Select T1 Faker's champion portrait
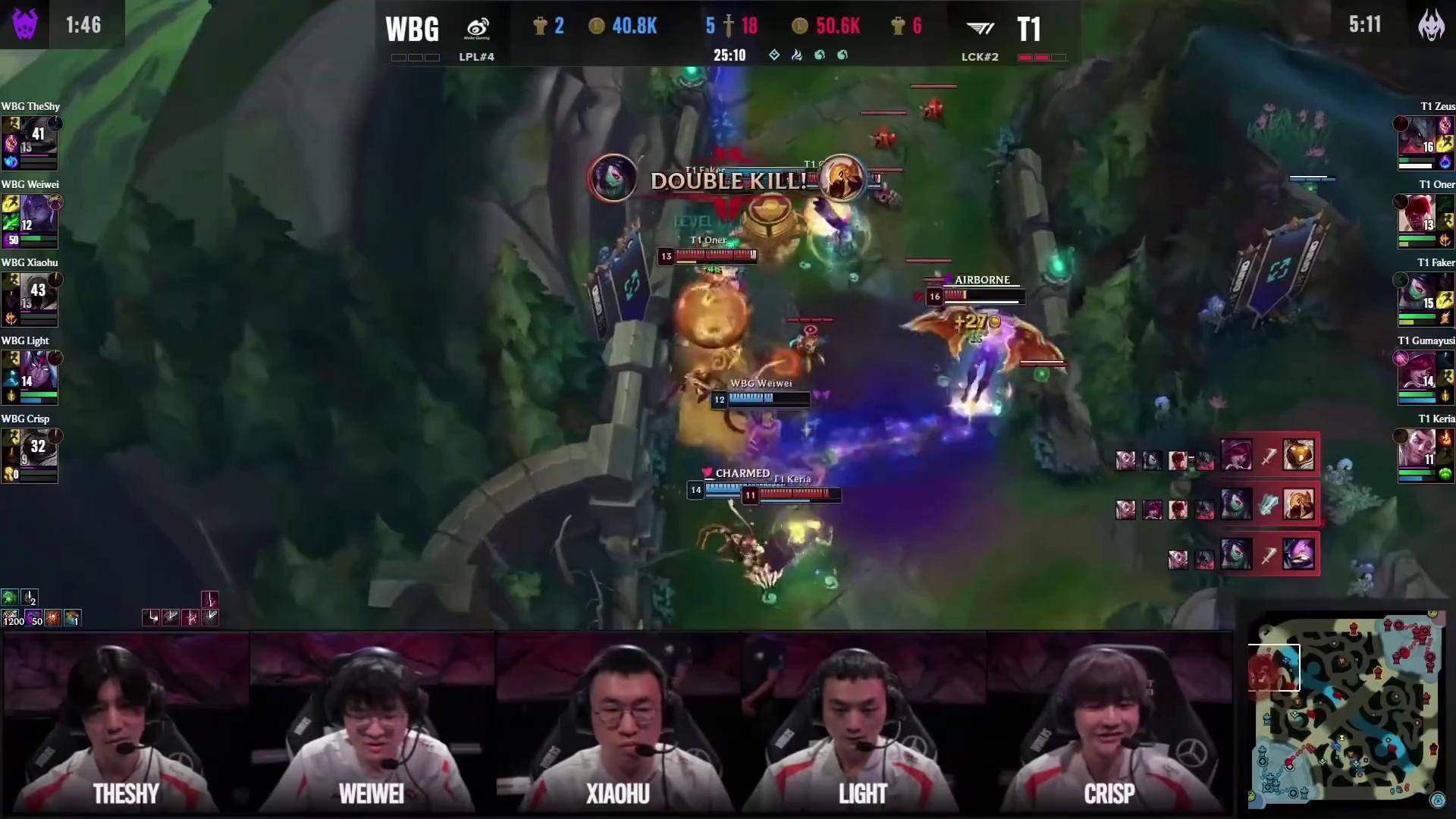This screenshot has height=819, width=1456. (x=1417, y=294)
